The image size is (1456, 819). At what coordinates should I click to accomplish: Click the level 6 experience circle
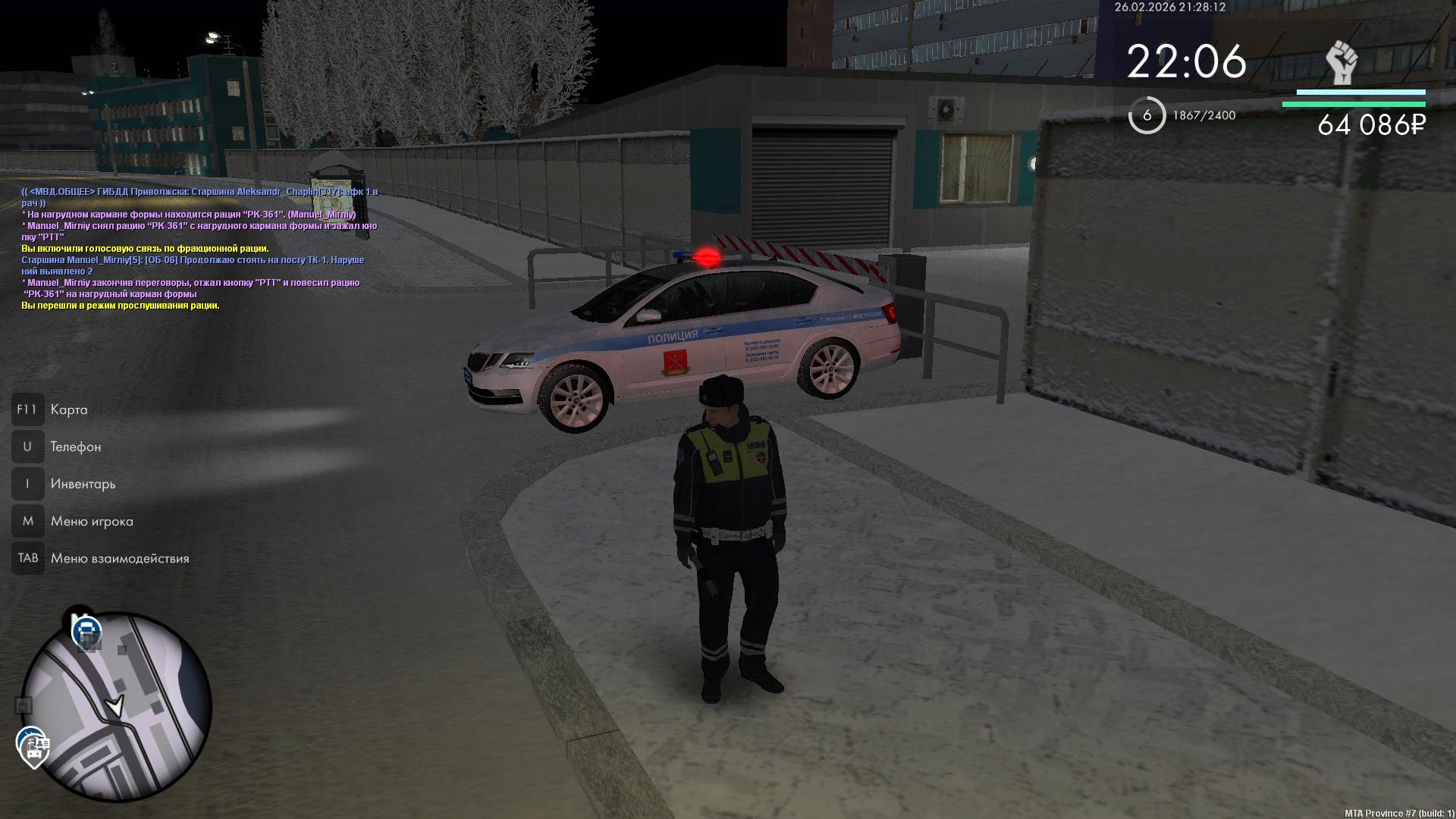(x=1147, y=115)
